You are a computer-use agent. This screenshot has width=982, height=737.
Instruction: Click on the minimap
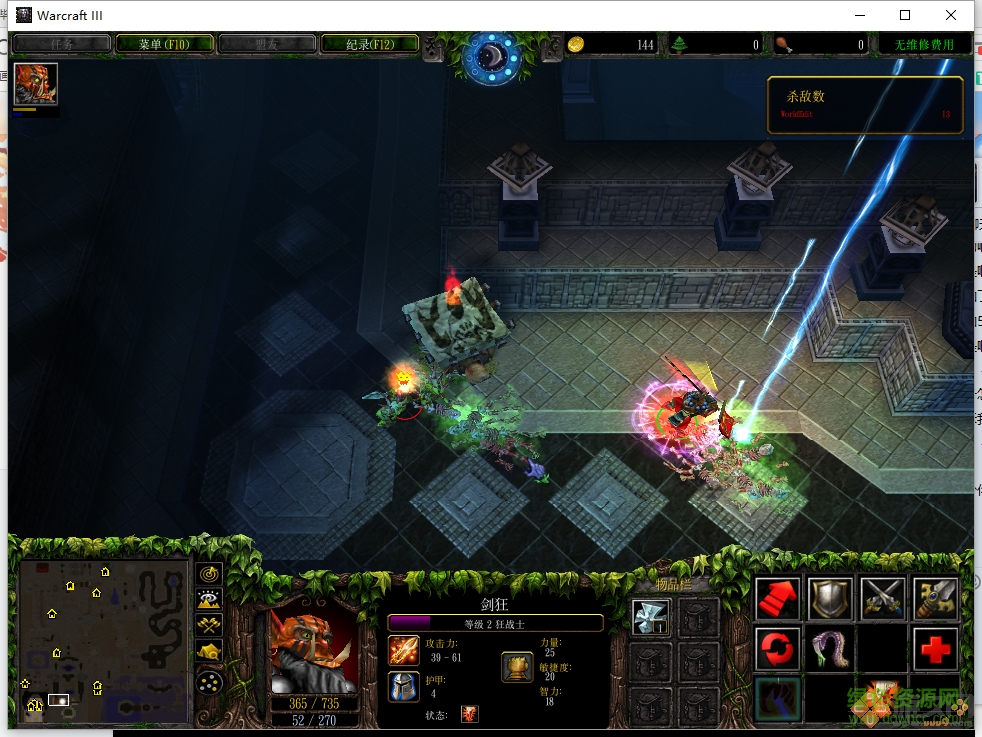[104, 640]
